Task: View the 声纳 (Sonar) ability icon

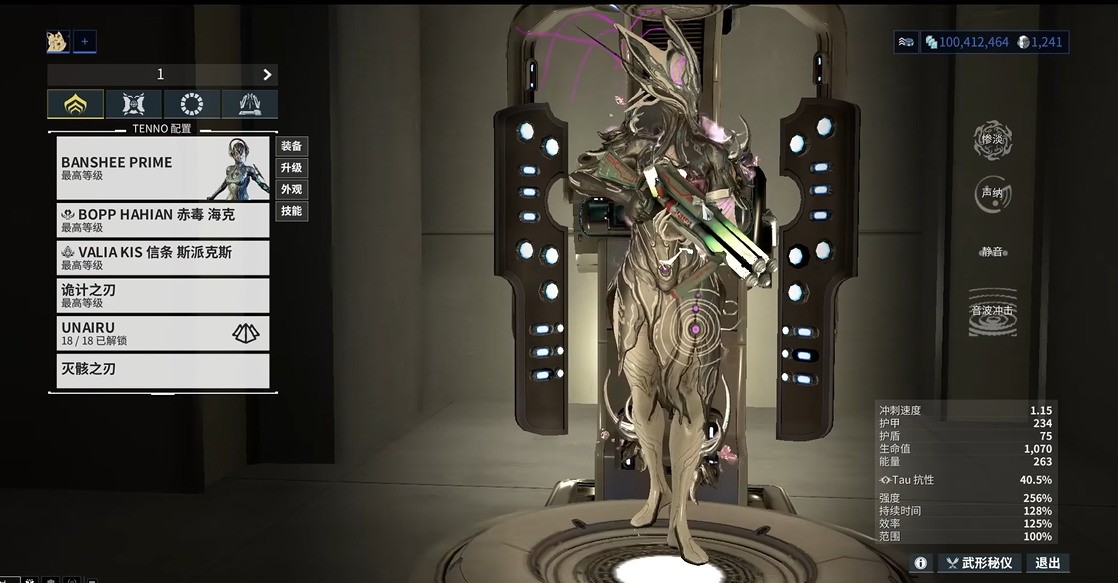Action: [992, 195]
